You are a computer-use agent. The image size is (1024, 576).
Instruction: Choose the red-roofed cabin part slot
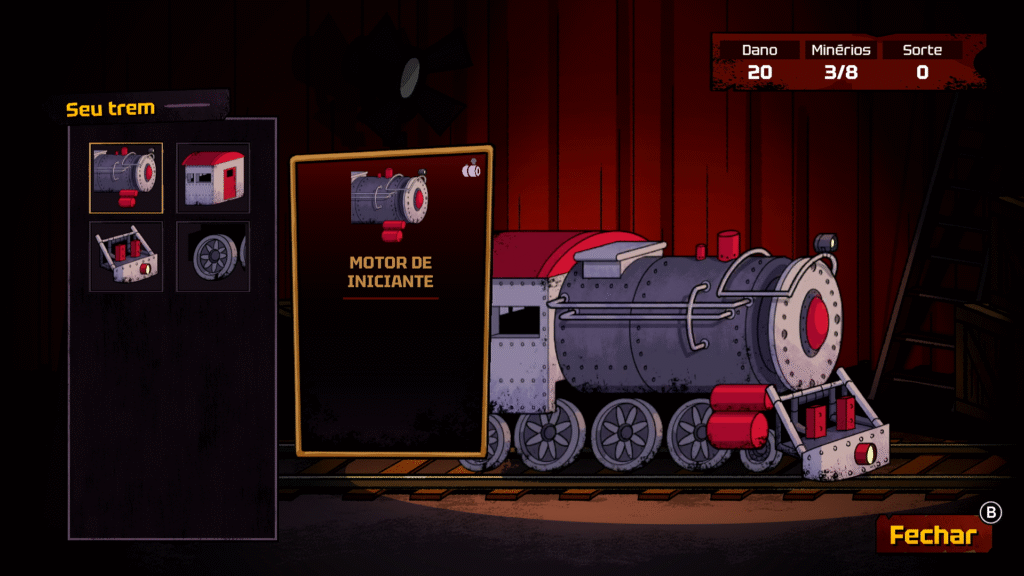pos(213,178)
